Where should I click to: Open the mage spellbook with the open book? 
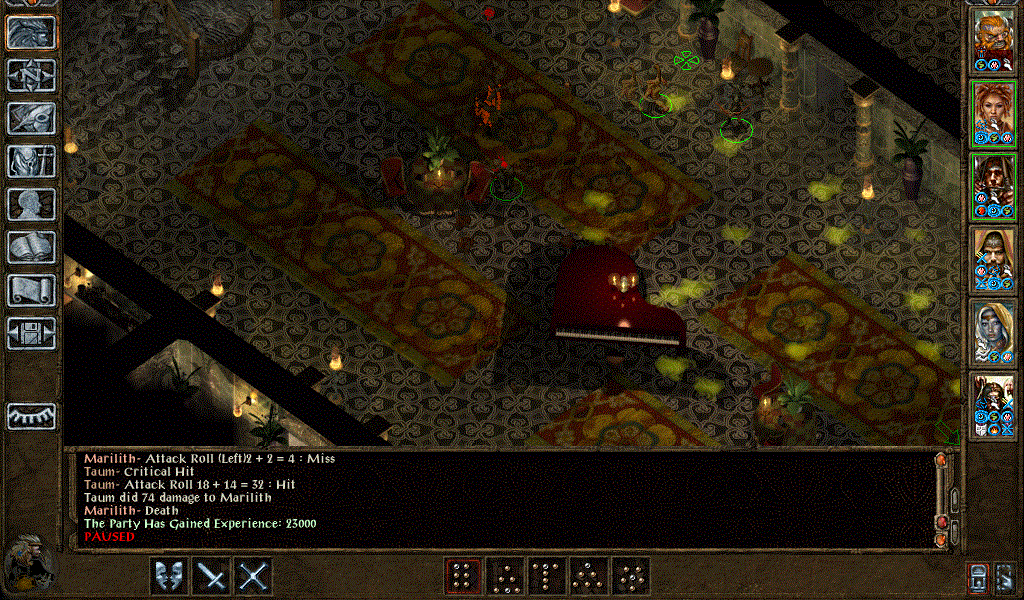click(x=32, y=247)
